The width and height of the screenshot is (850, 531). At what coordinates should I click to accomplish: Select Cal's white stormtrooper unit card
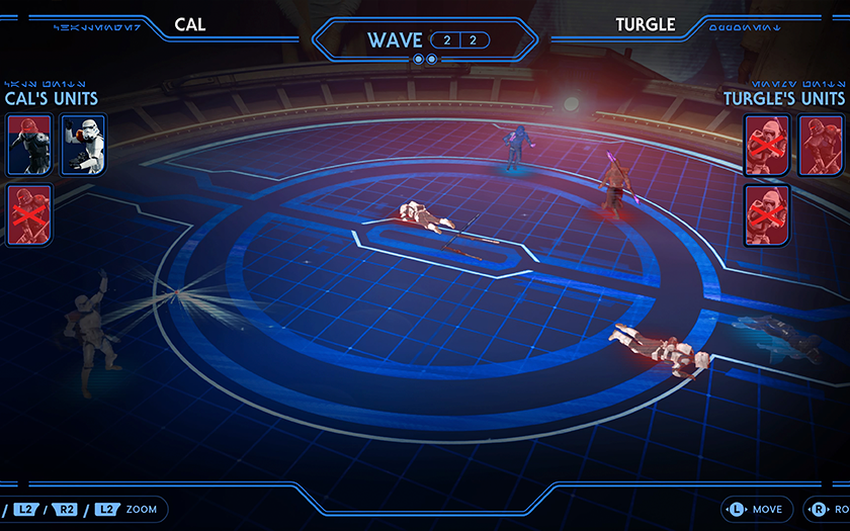(x=83, y=144)
